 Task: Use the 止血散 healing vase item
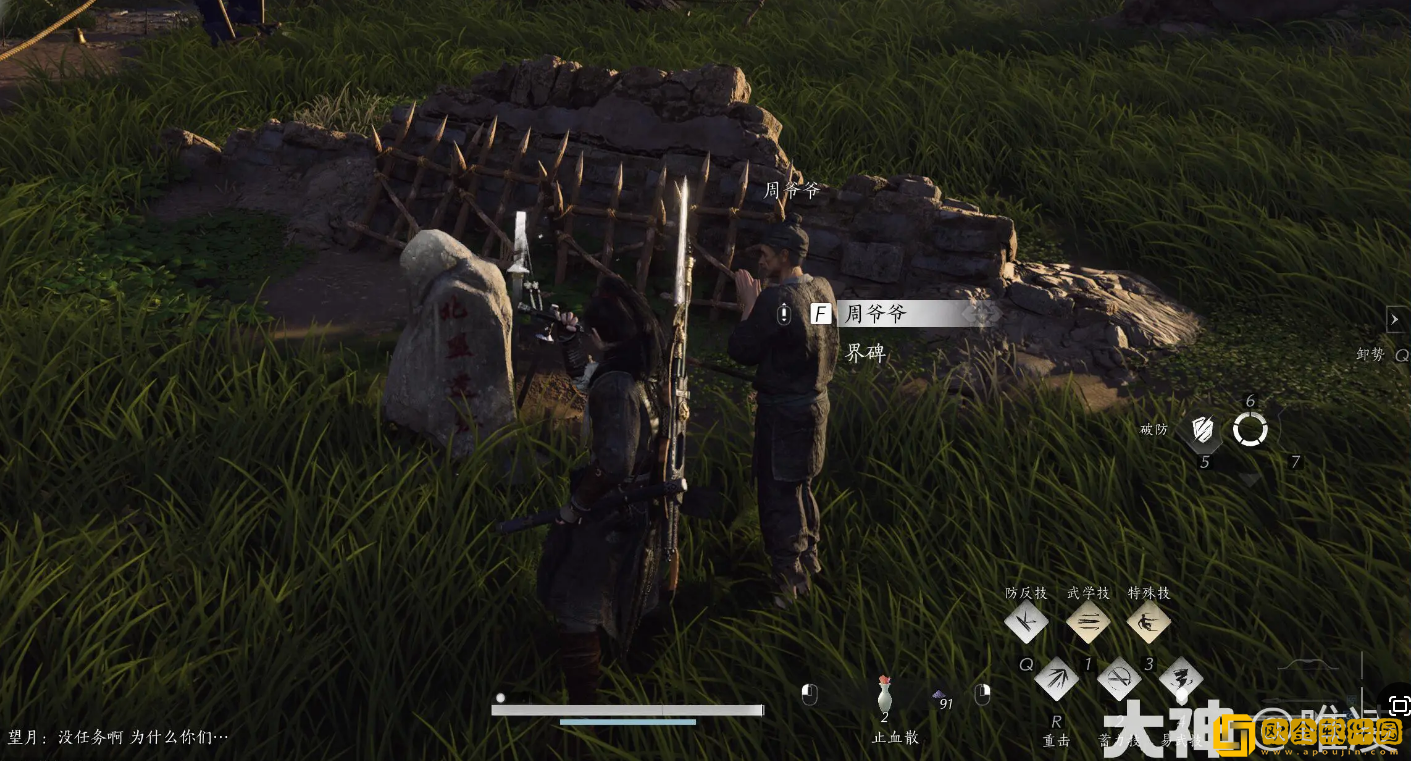coord(884,694)
